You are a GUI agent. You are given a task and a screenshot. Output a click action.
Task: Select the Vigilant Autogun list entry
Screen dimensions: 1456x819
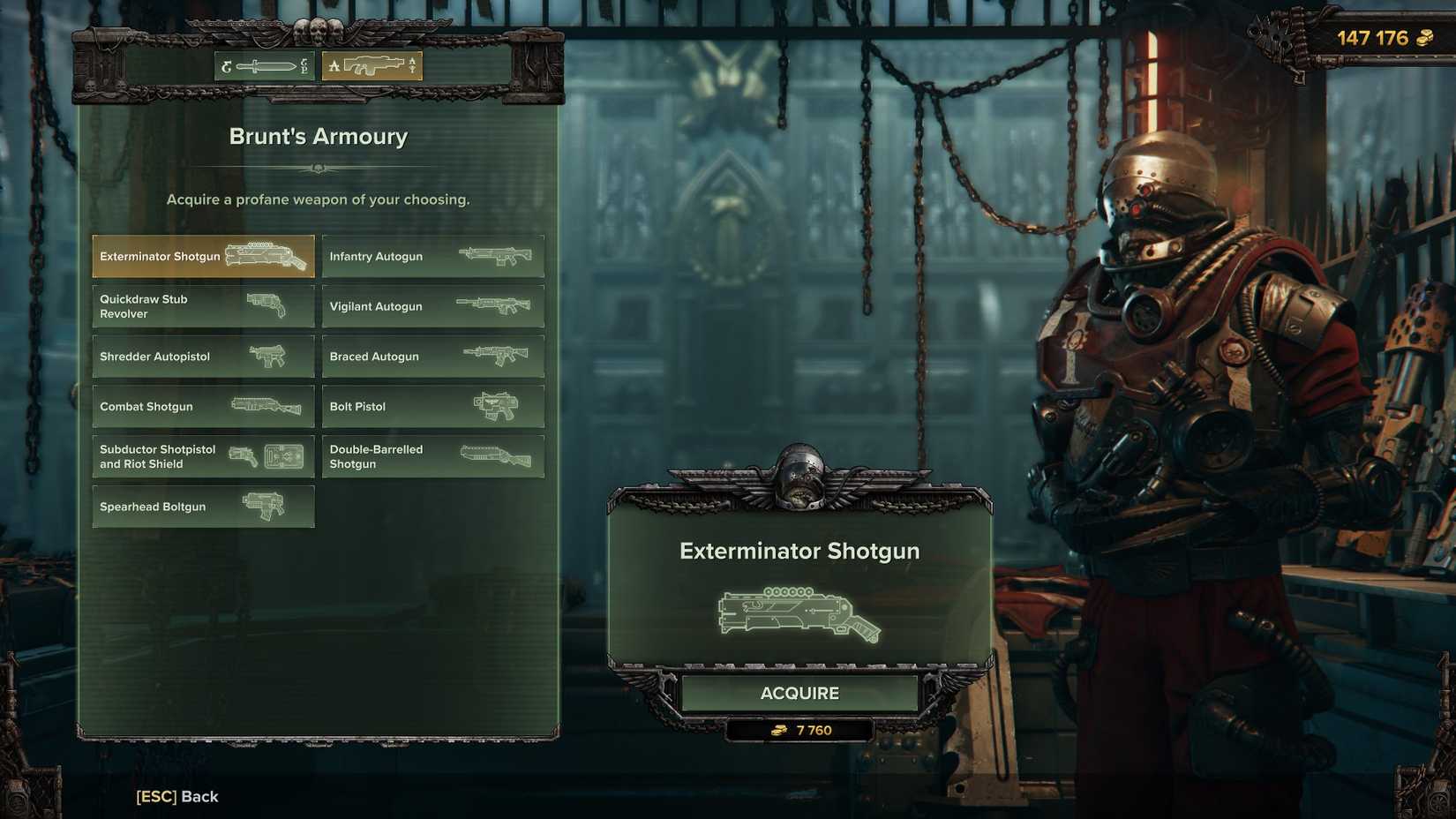click(x=433, y=306)
